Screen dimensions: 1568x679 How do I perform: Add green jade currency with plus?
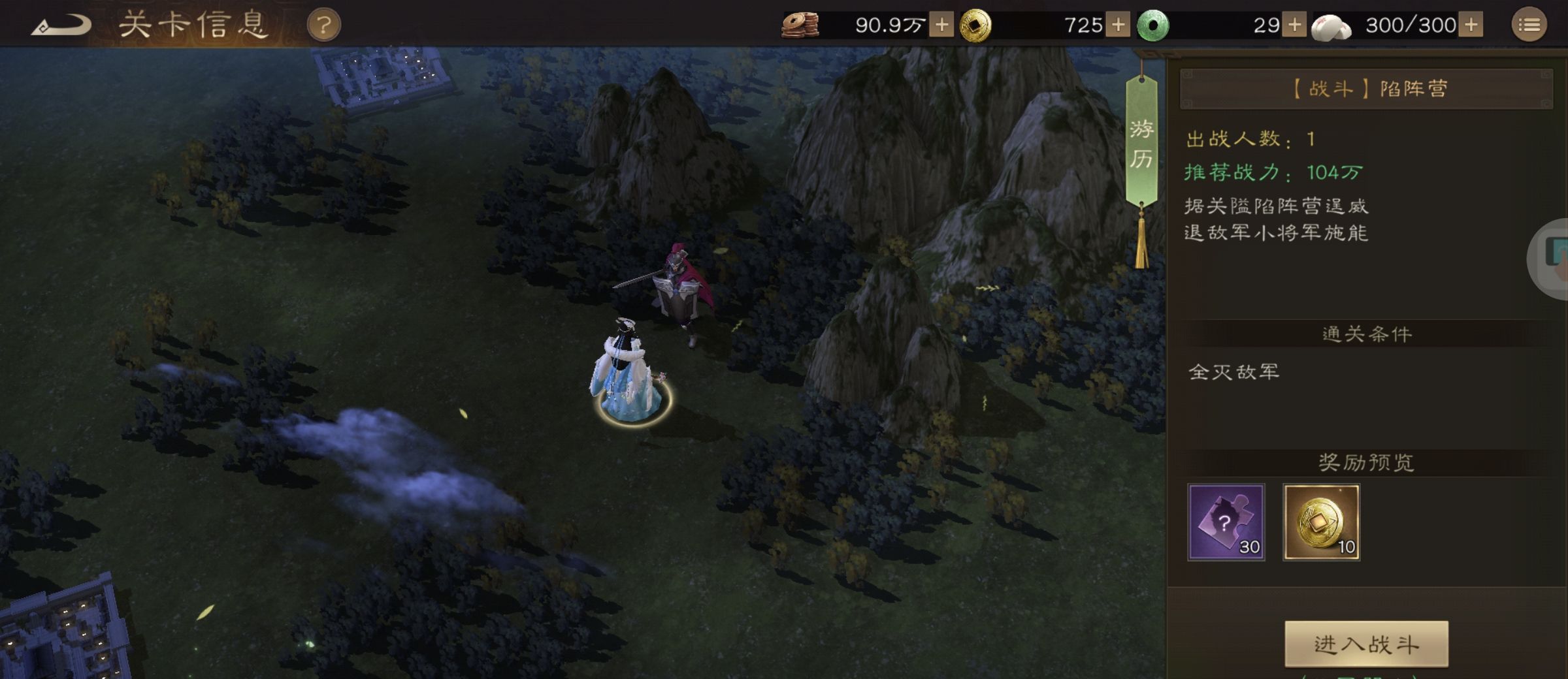point(1294,25)
